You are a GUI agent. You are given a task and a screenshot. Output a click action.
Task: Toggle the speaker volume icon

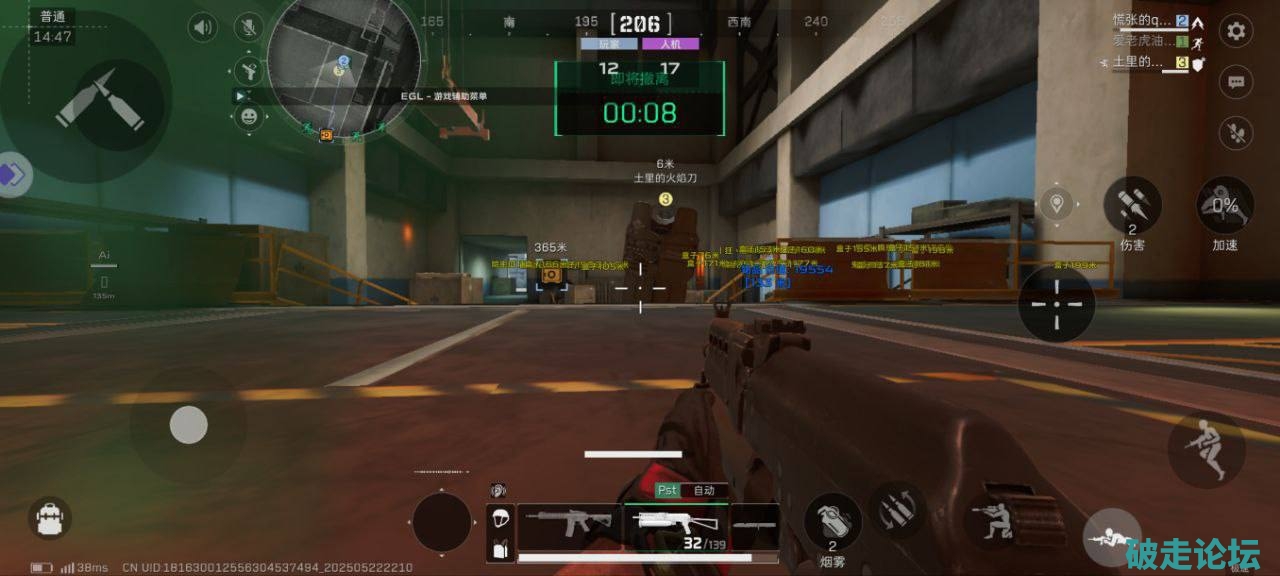click(x=203, y=27)
